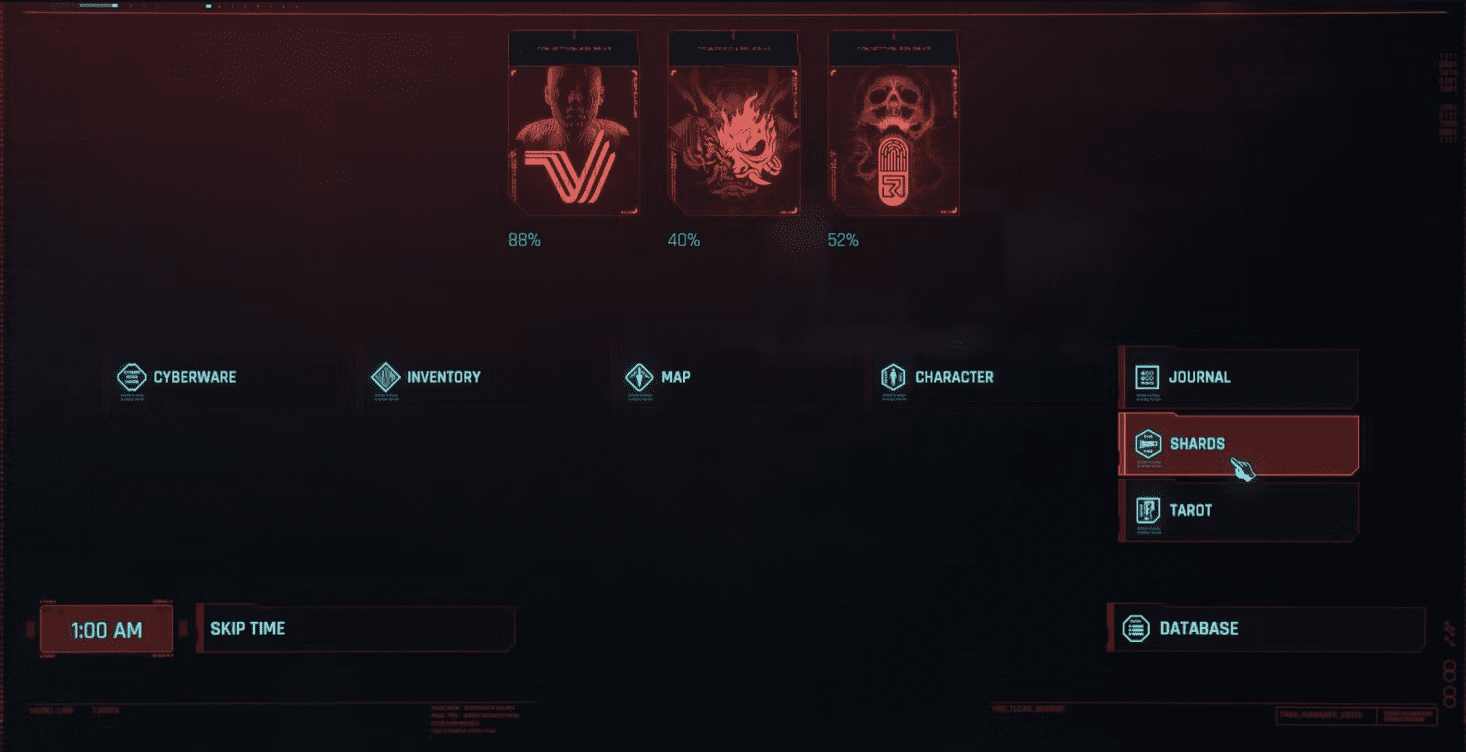Click the Relic skull card

893,125
